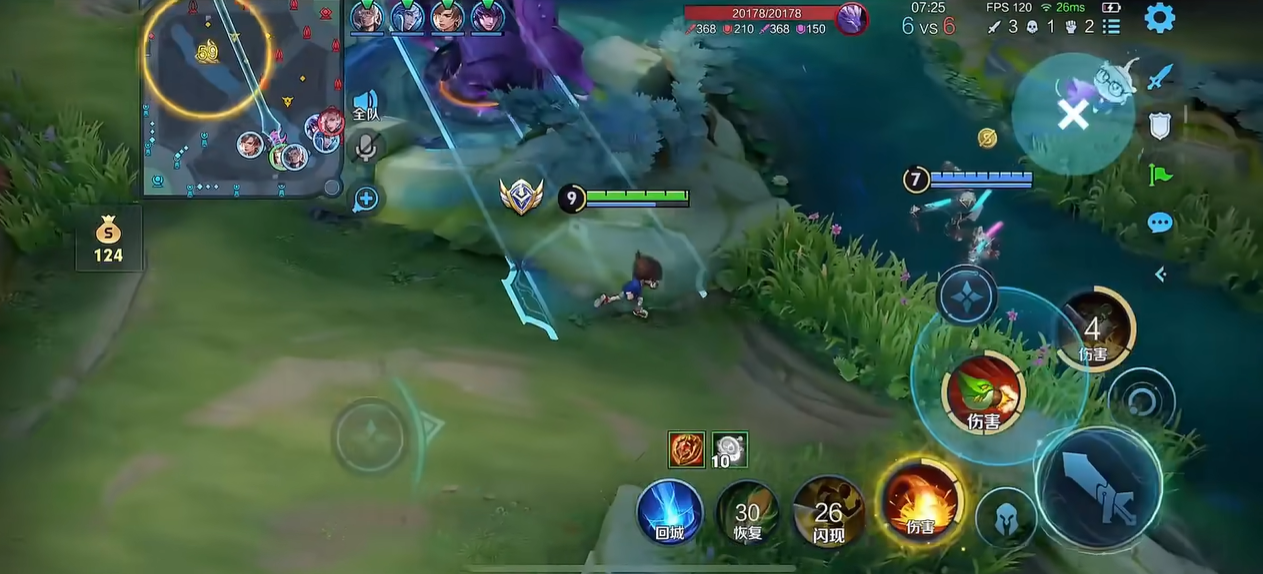This screenshot has height=574, width=1263.
Task: Open the settings gear menu
Action: [1159, 18]
